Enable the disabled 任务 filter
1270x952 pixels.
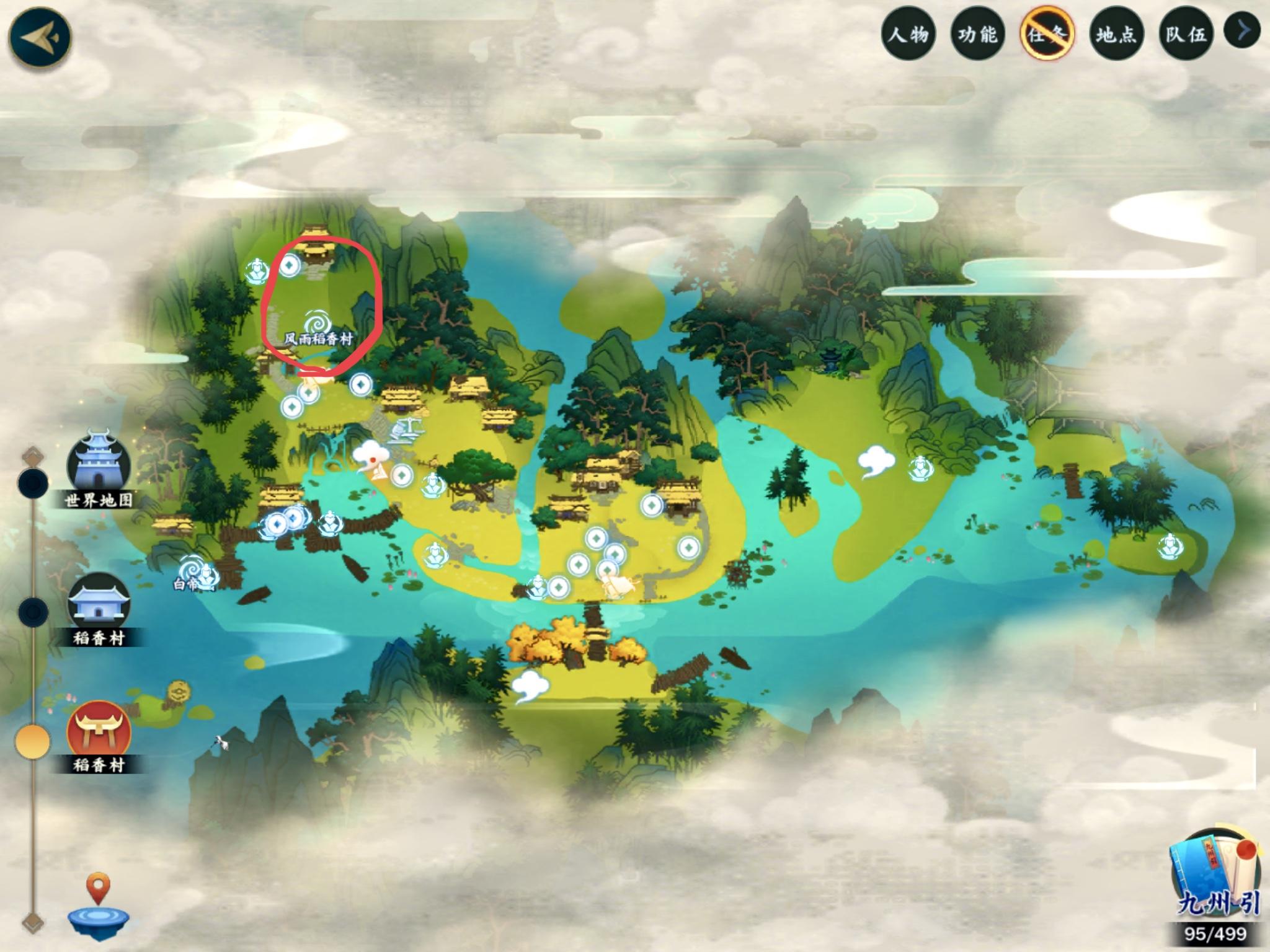[x=1047, y=34]
